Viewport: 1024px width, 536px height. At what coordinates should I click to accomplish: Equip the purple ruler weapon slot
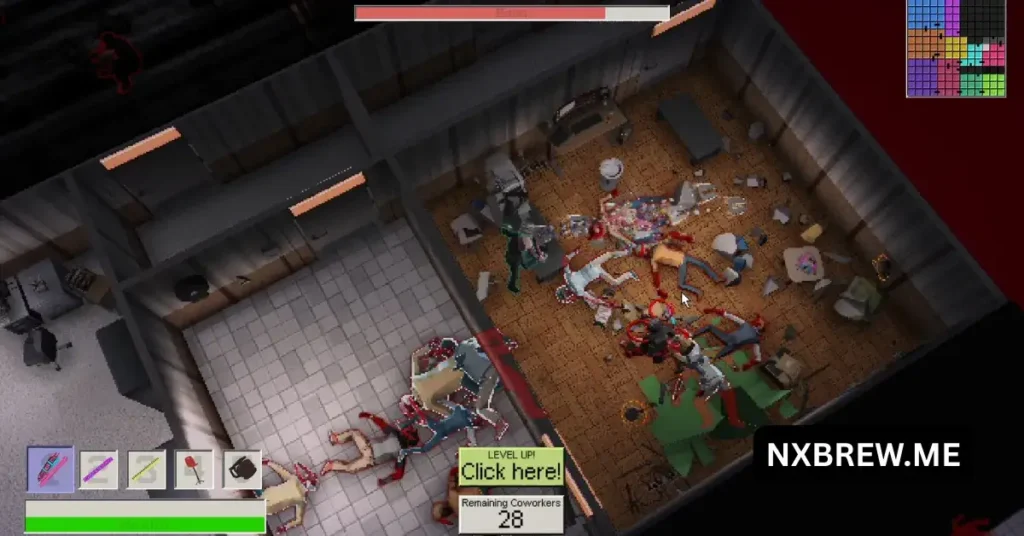99,469
